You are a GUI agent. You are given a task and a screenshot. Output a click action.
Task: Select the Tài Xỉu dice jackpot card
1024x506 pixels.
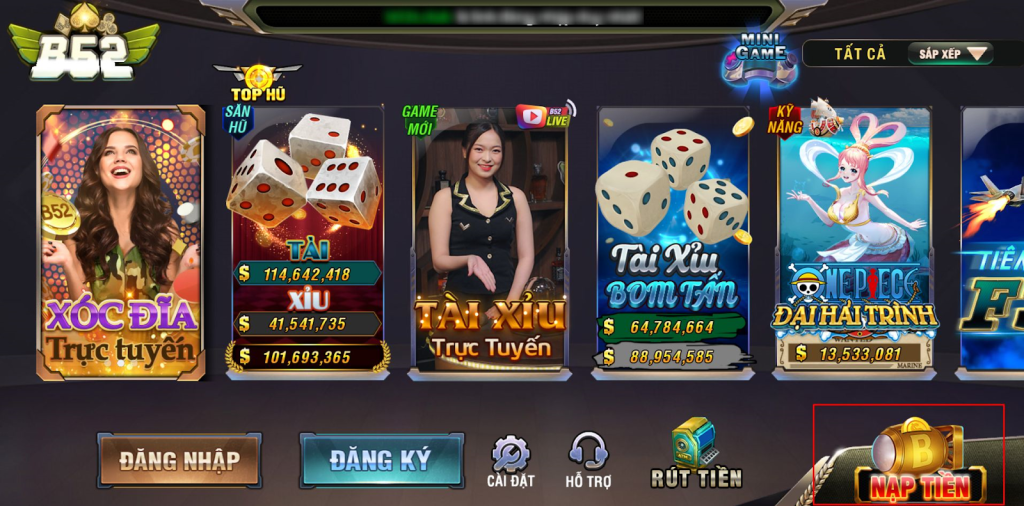[308, 240]
